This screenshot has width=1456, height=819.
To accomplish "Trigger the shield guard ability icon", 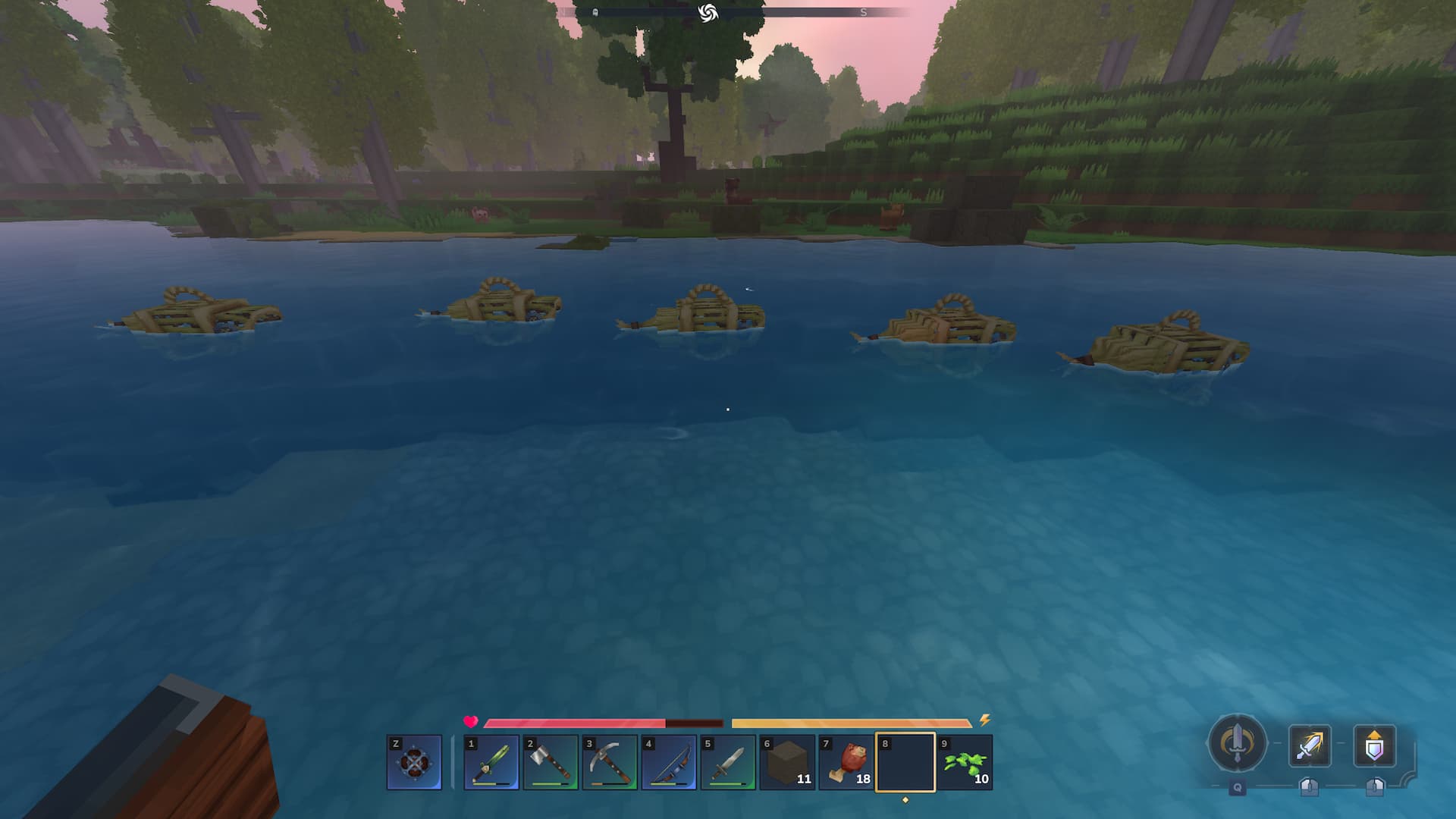I will point(1374,746).
